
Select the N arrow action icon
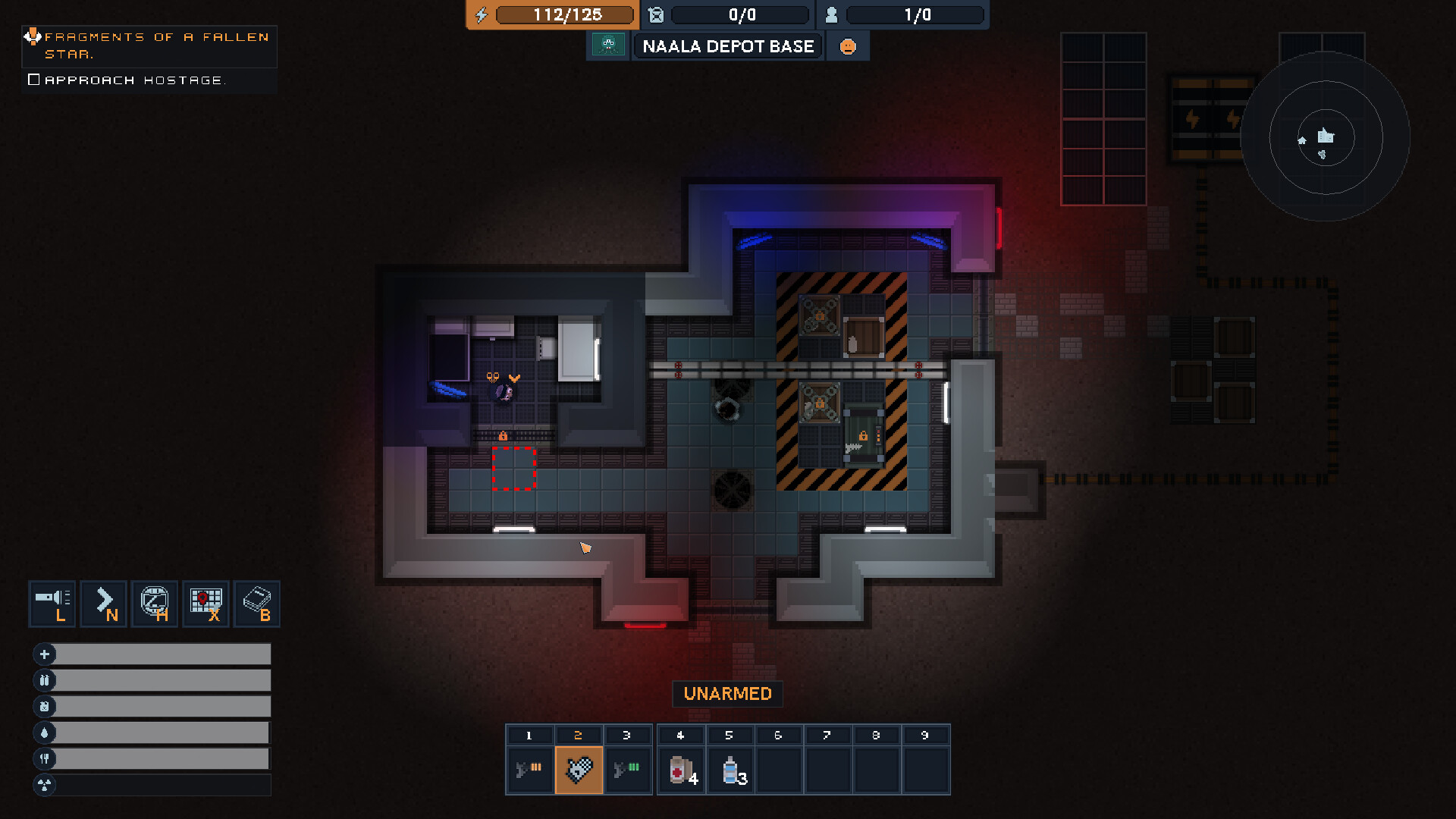103,604
